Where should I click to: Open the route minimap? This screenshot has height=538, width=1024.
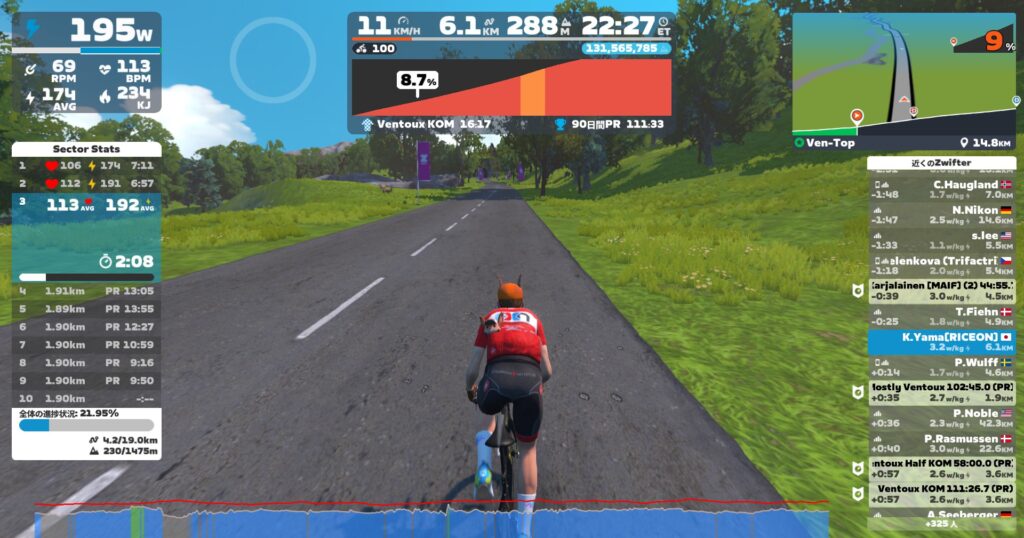[903, 74]
